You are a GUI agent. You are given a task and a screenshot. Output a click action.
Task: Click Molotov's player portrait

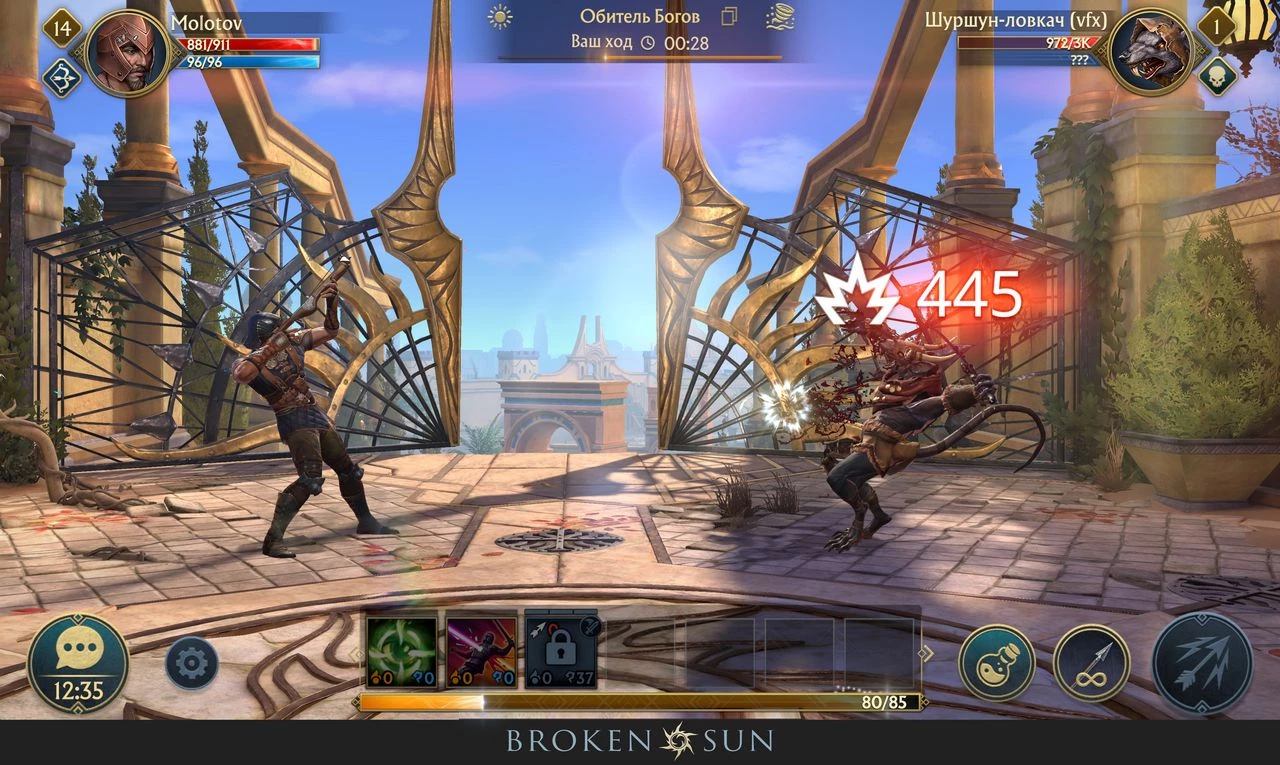(127, 52)
